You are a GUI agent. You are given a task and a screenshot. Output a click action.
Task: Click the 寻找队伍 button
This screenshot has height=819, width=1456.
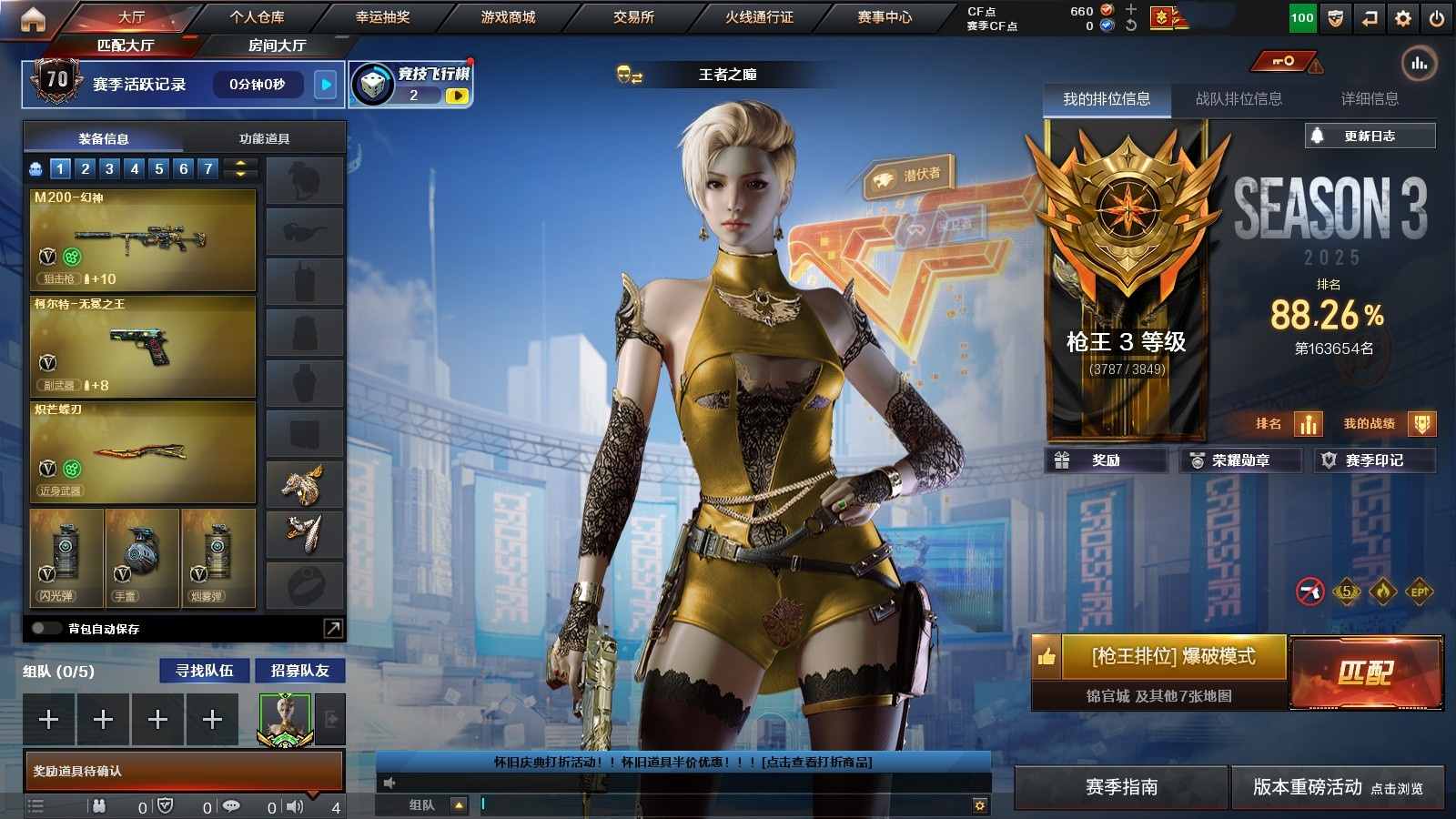click(205, 671)
